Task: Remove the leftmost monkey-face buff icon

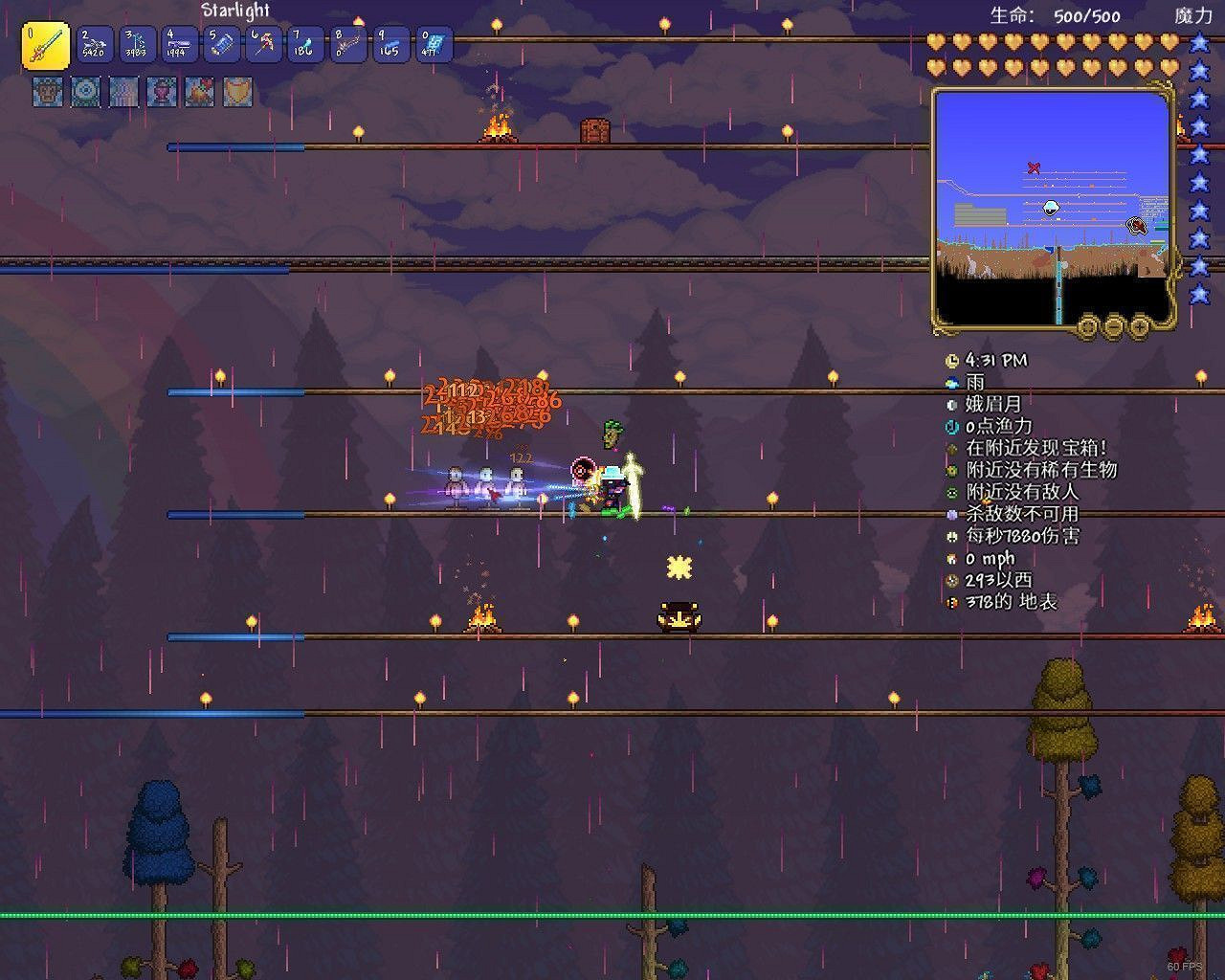Action: click(46, 93)
